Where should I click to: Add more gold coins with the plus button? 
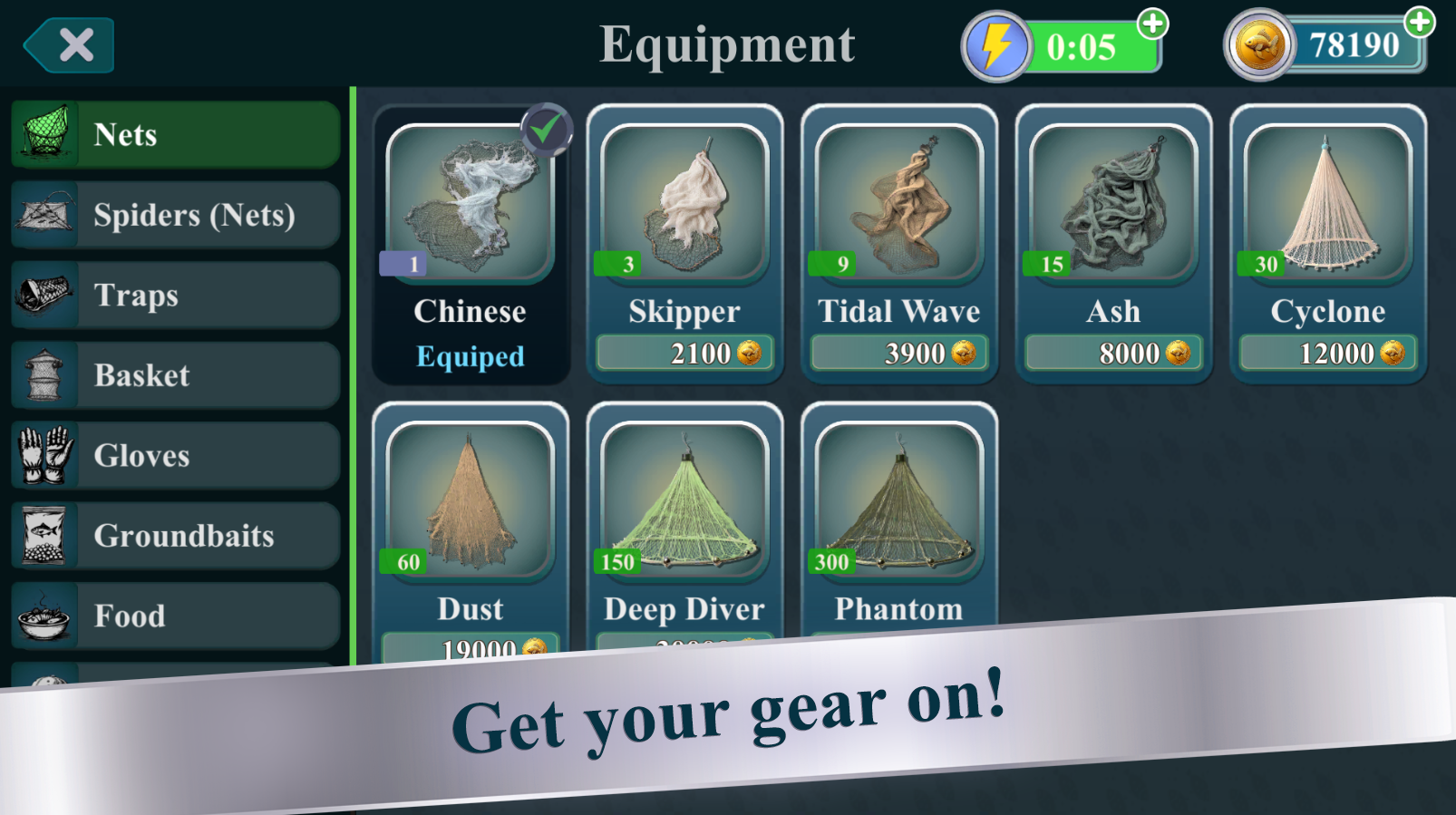pyautogui.click(x=1419, y=22)
